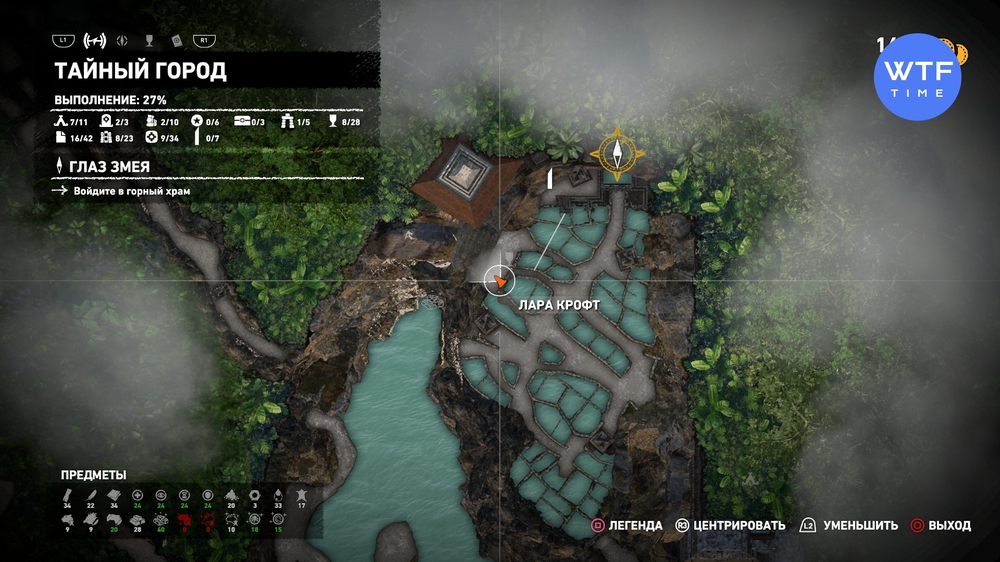Click the golden compass objective marker

[x=617, y=154]
